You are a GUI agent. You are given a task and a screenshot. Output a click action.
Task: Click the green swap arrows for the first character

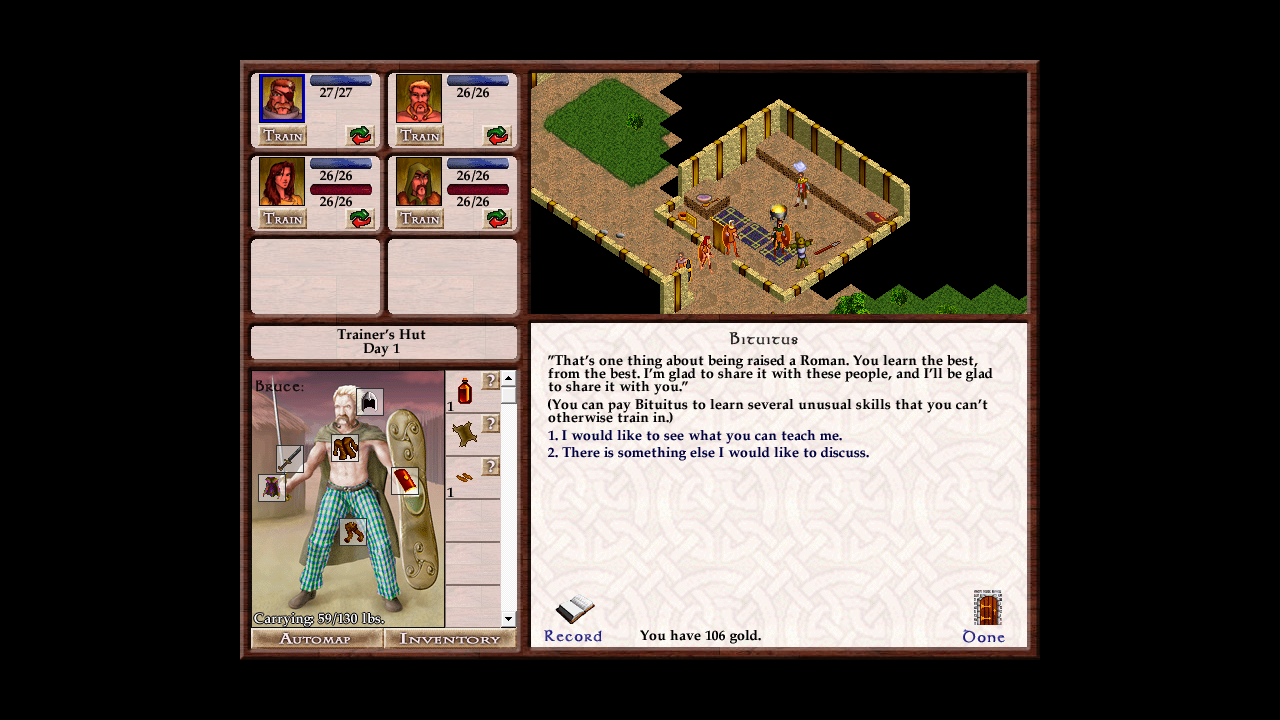coord(358,137)
